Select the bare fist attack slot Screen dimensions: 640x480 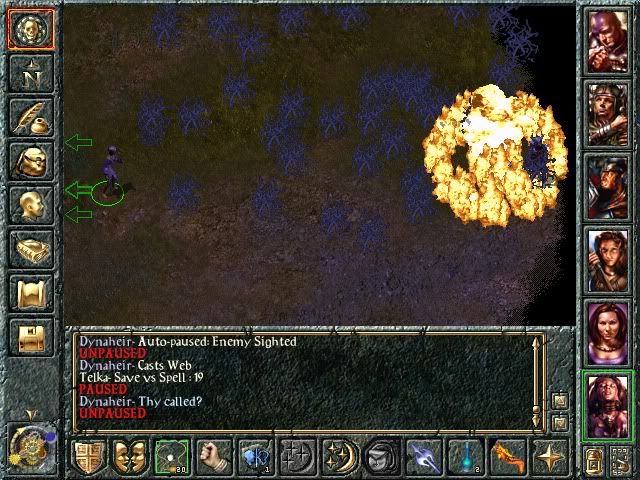213,456
